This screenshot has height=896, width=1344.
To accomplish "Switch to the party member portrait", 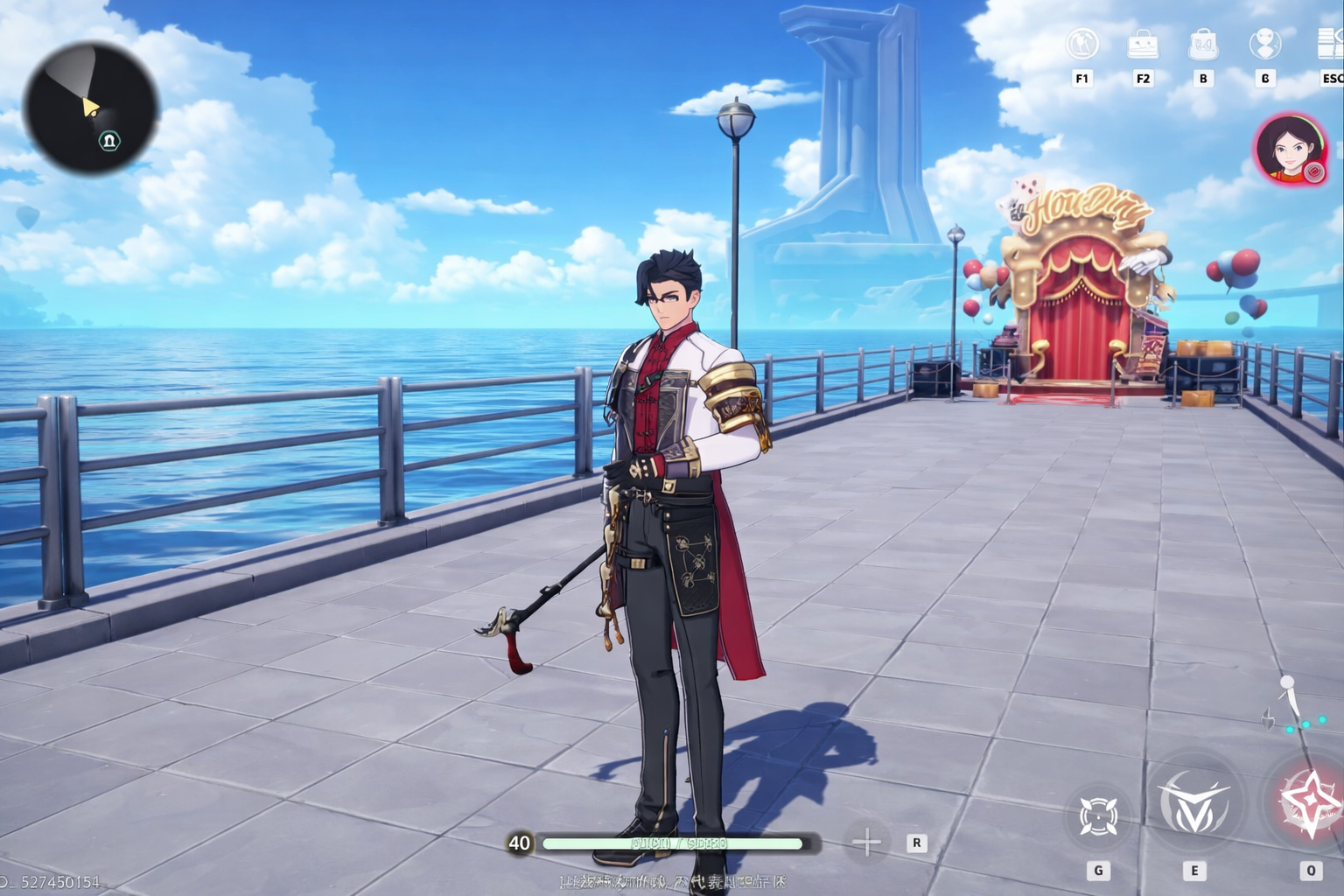I will 1287,150.
